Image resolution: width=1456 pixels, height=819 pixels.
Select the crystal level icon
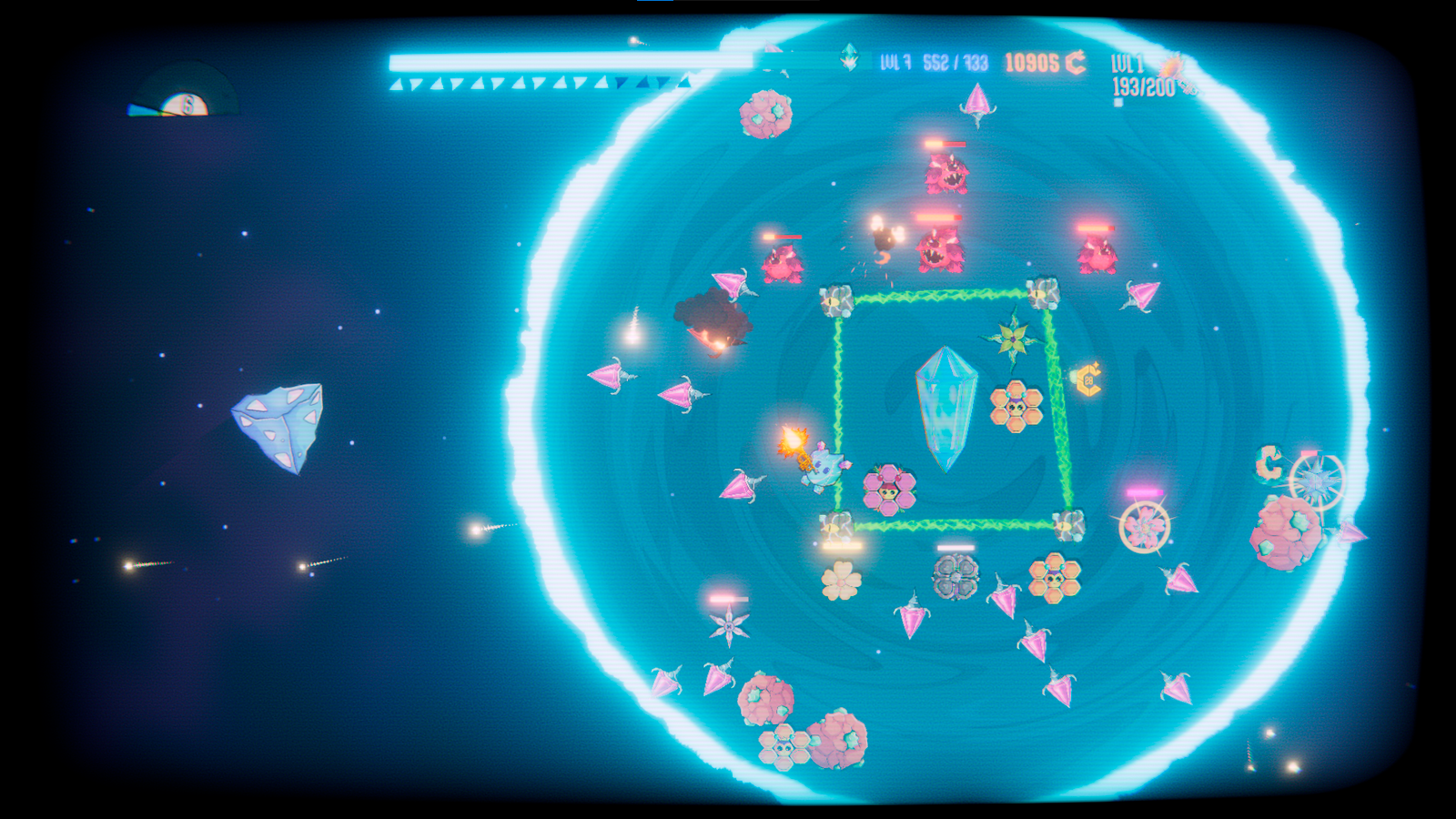(849, 57)
